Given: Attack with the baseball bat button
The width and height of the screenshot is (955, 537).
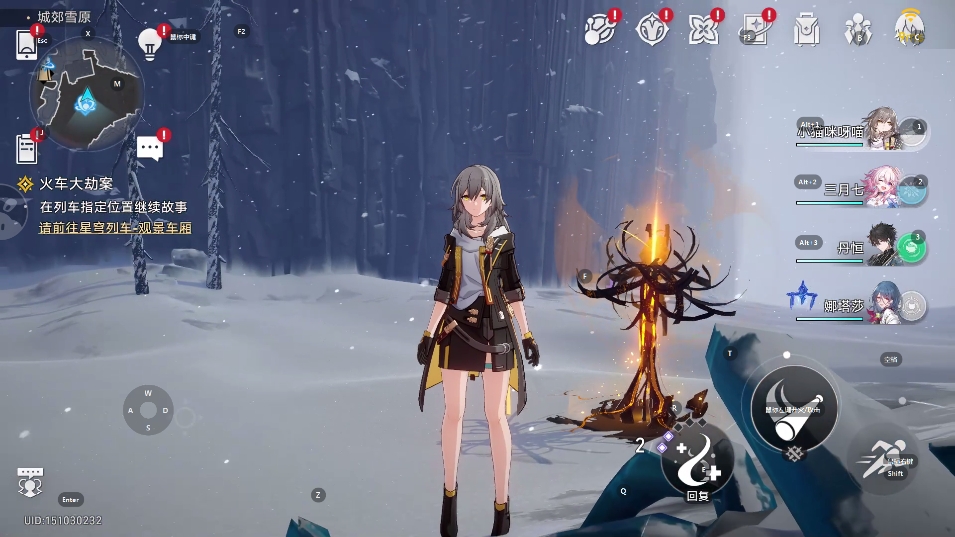Looking at the screenshot, I should tap(794, 405).
